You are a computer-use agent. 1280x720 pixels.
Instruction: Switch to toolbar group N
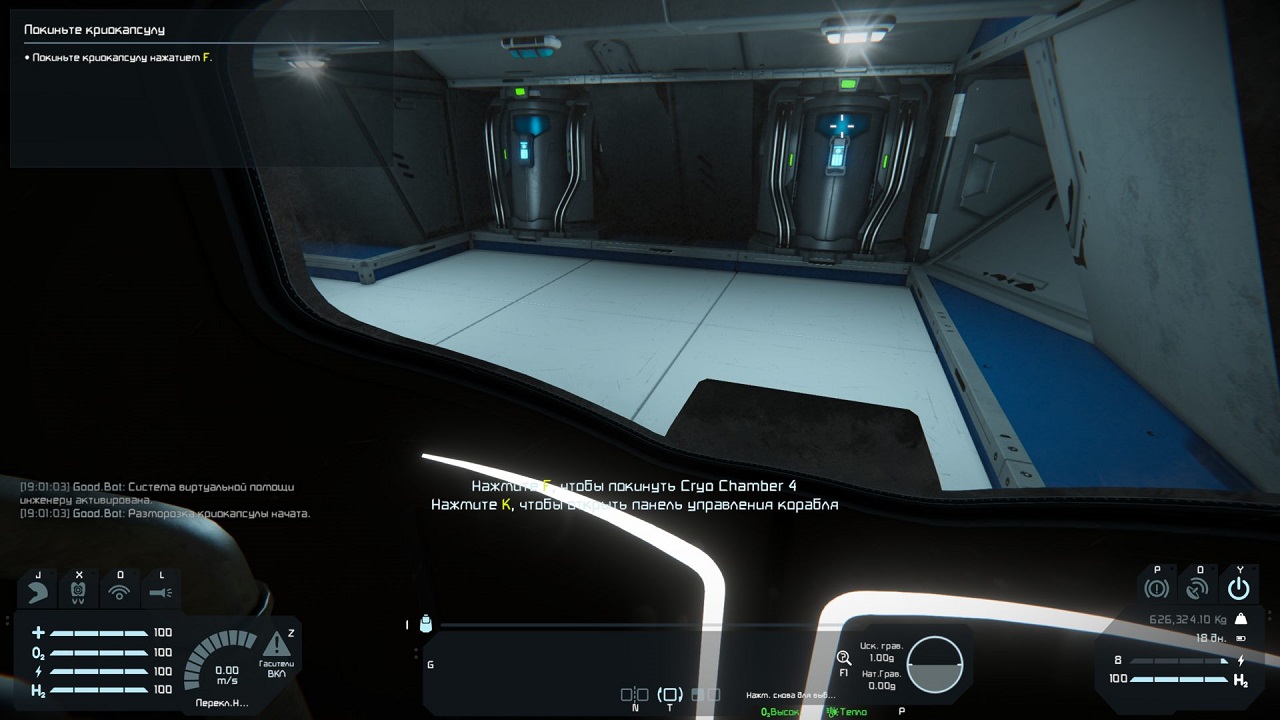(633, 695)
